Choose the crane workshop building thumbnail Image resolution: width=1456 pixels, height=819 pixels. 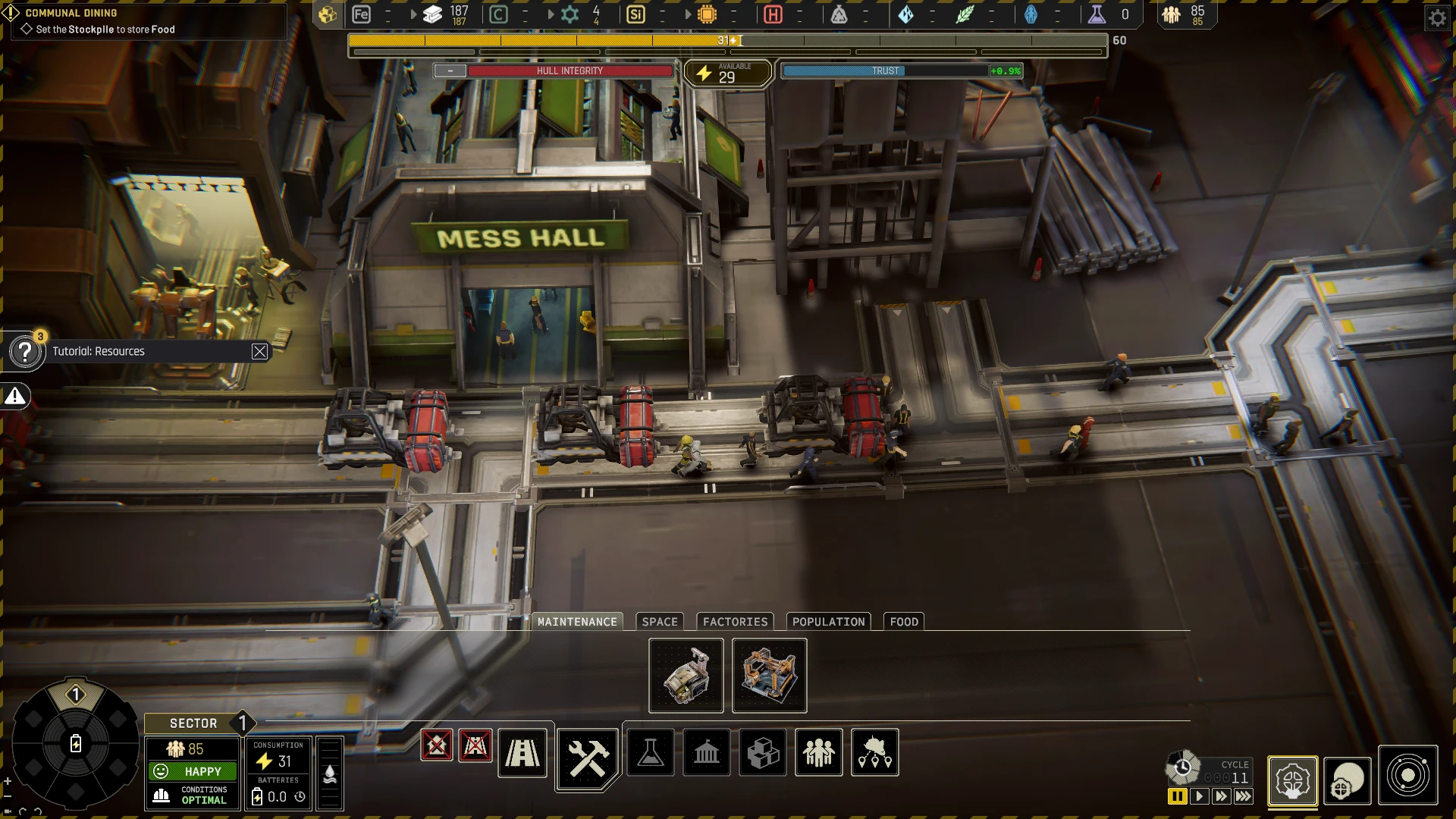click(x=686, y=676)
